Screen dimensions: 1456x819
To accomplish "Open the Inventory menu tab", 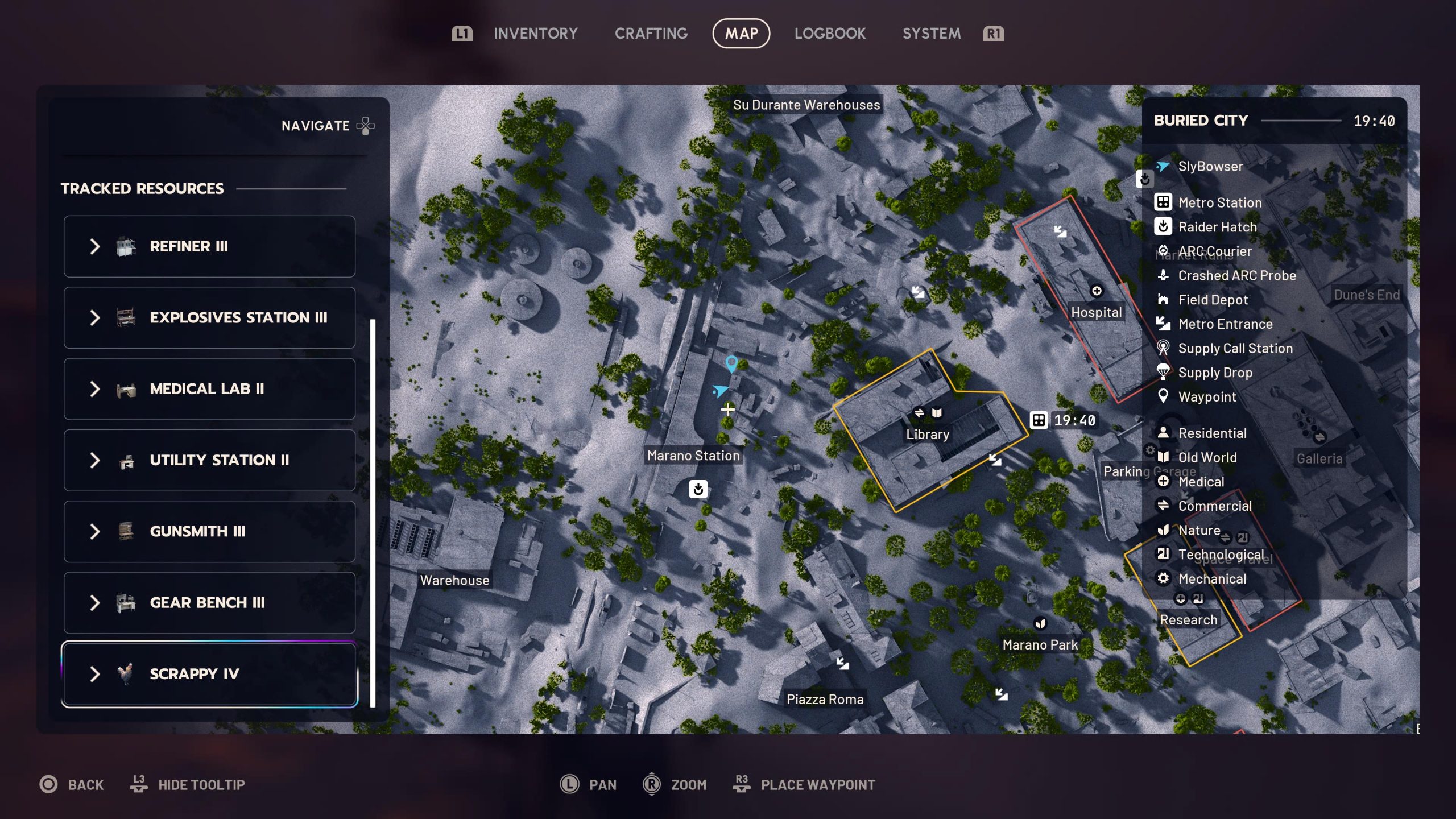I will [535, 33].
